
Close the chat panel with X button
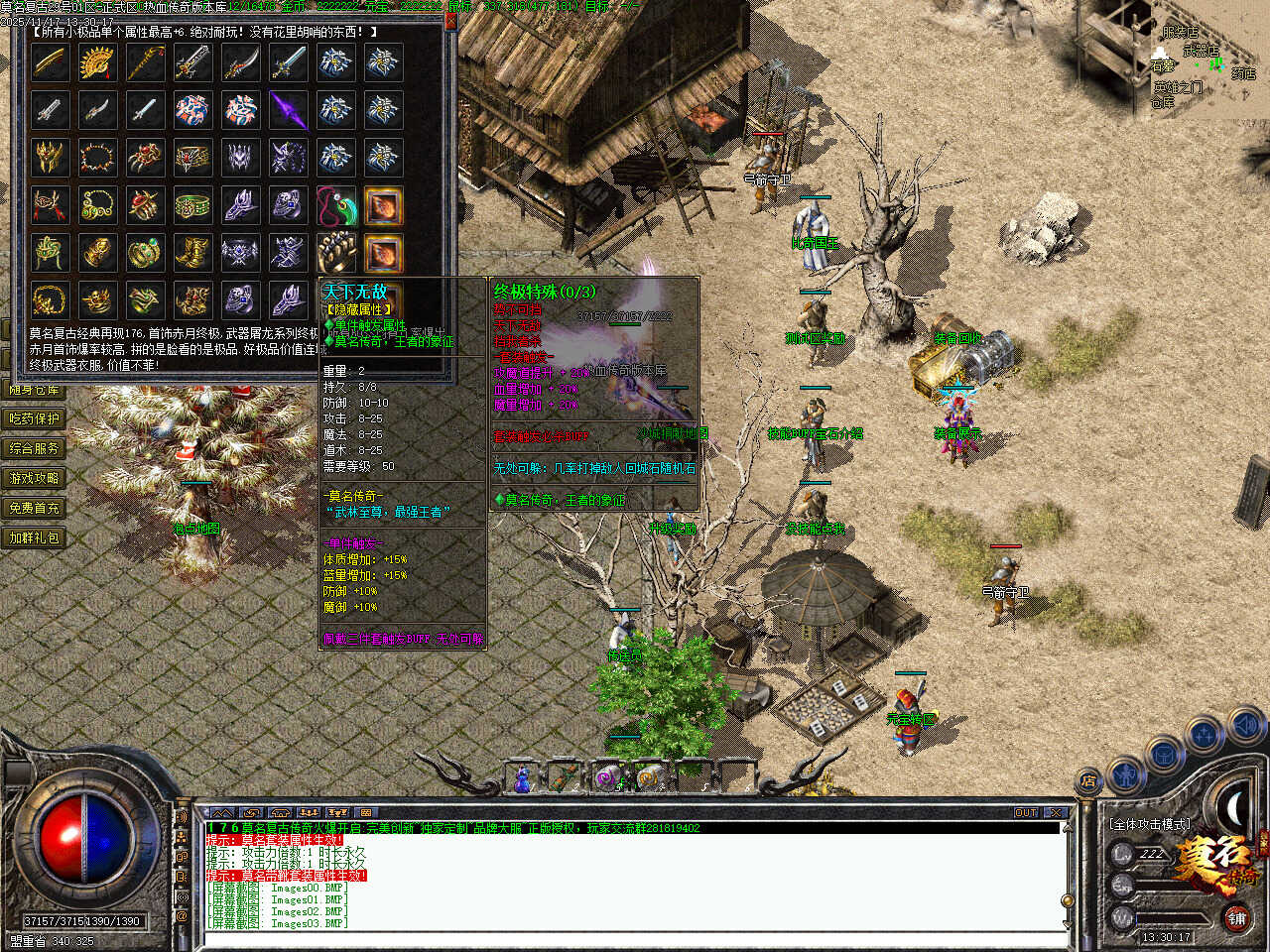1056,813
